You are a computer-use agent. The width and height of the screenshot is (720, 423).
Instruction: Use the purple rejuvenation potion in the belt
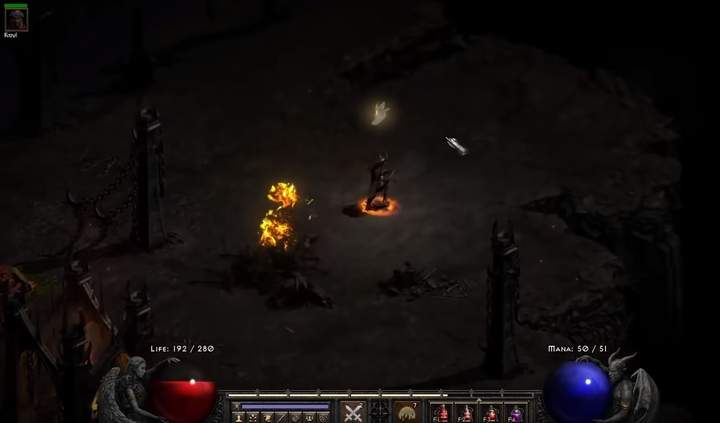coord(515,413)
